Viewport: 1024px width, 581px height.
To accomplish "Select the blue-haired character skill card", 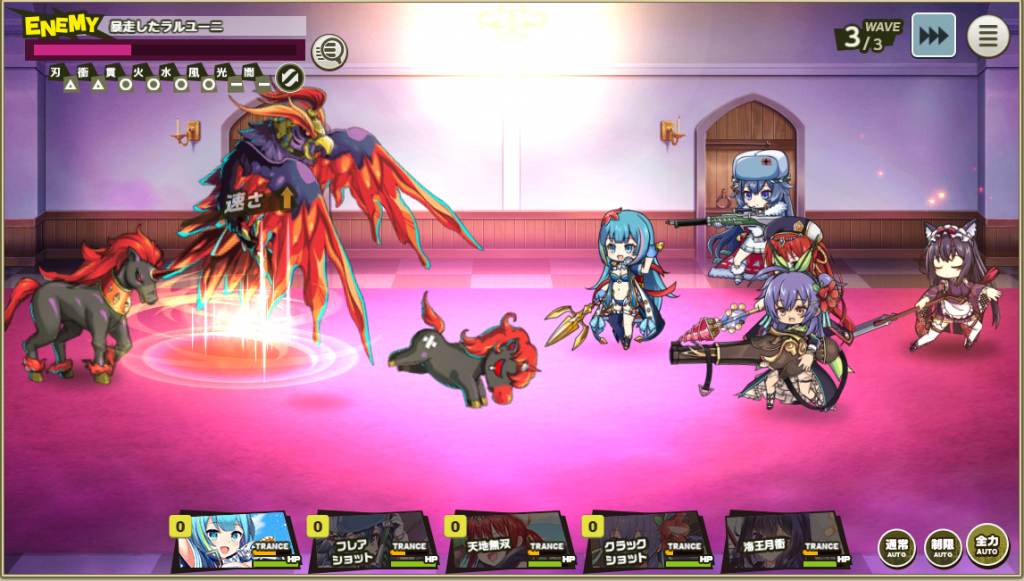I will coord(236,542).
